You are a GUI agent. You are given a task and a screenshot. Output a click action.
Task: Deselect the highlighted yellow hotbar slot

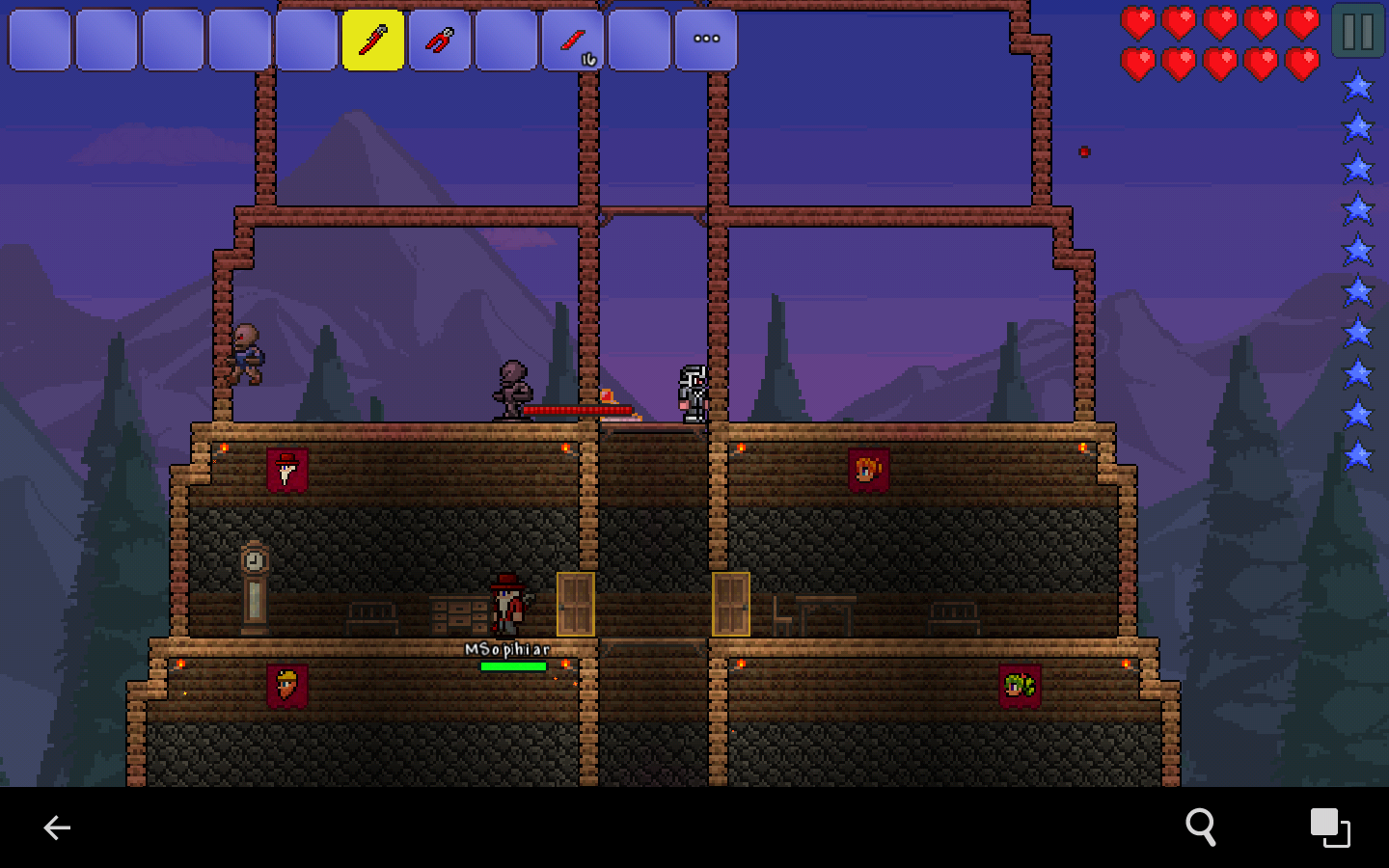click(x=373, y=40)
